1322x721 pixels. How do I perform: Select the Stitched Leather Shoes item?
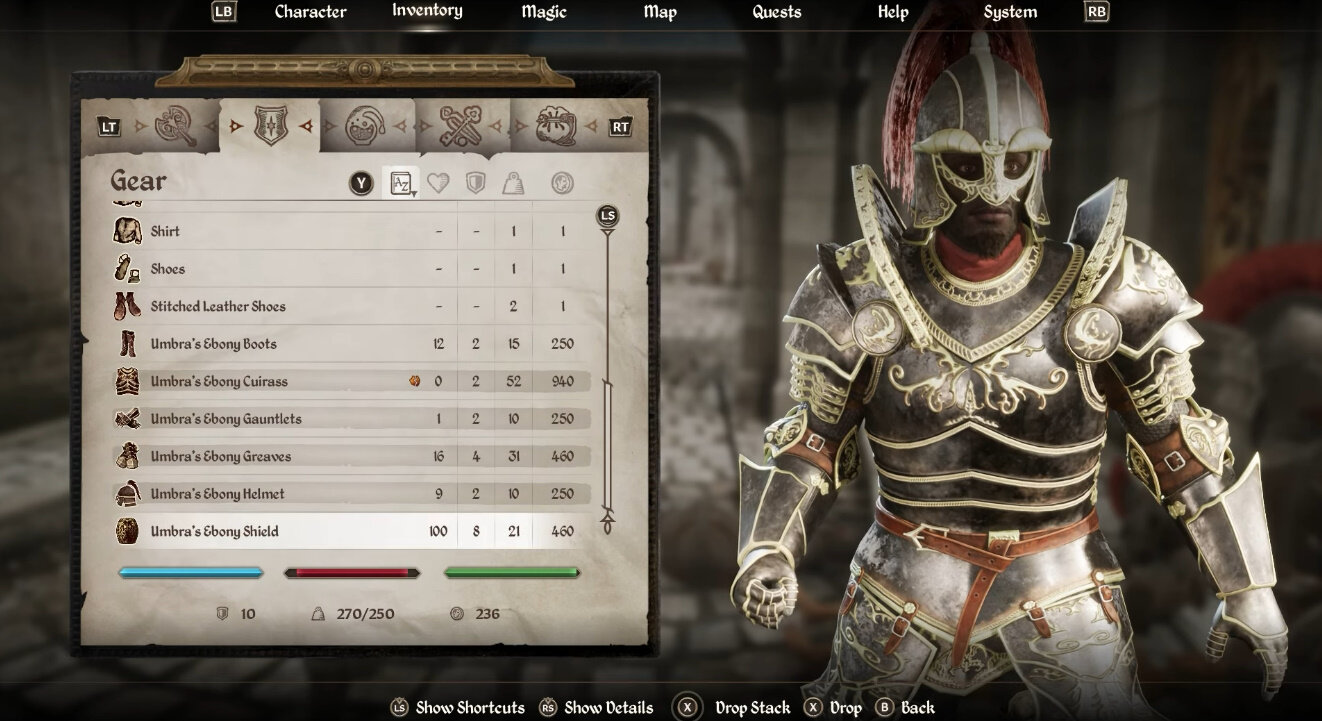pos(218,306)
